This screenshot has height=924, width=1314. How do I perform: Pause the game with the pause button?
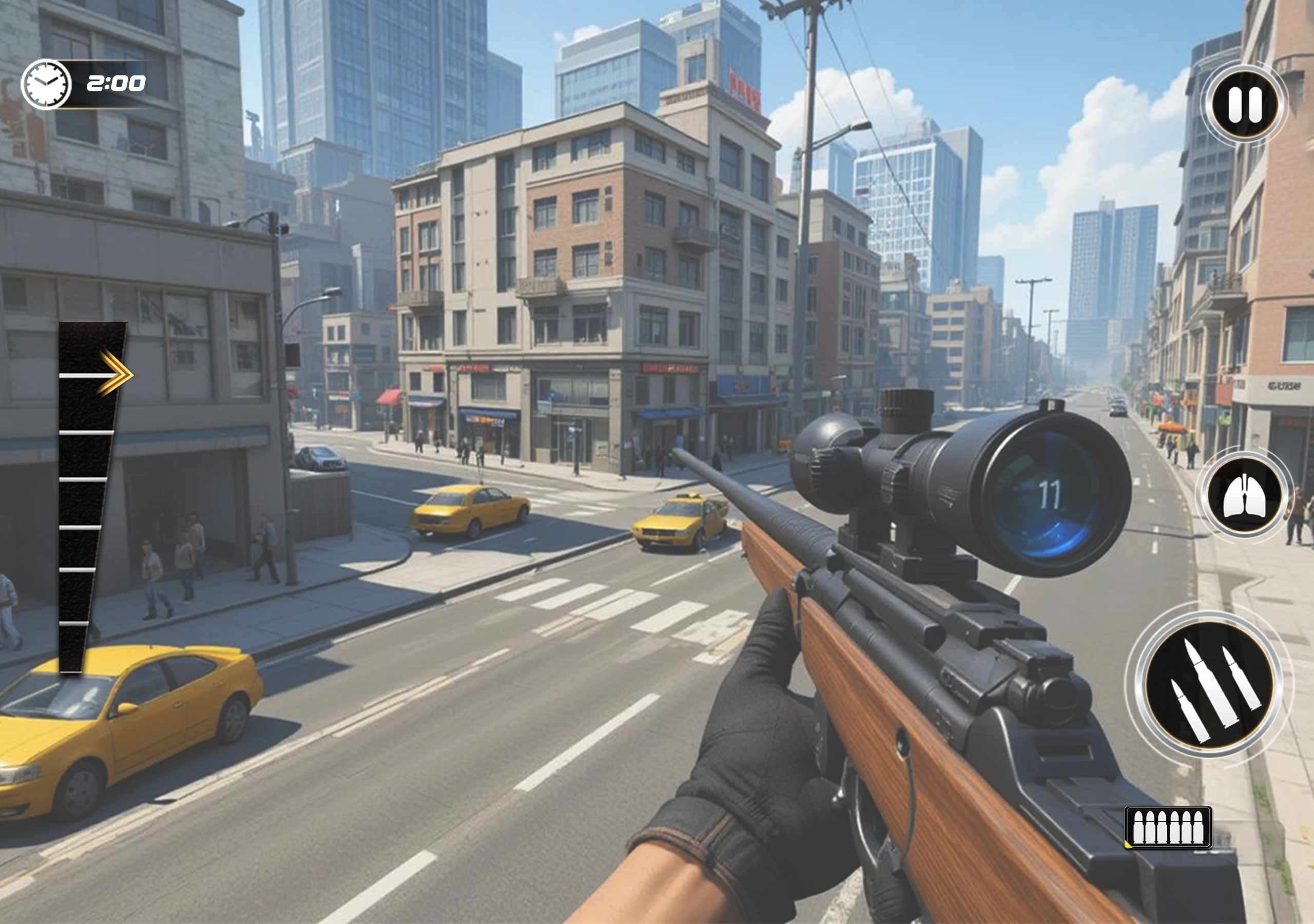point(1244,105)
